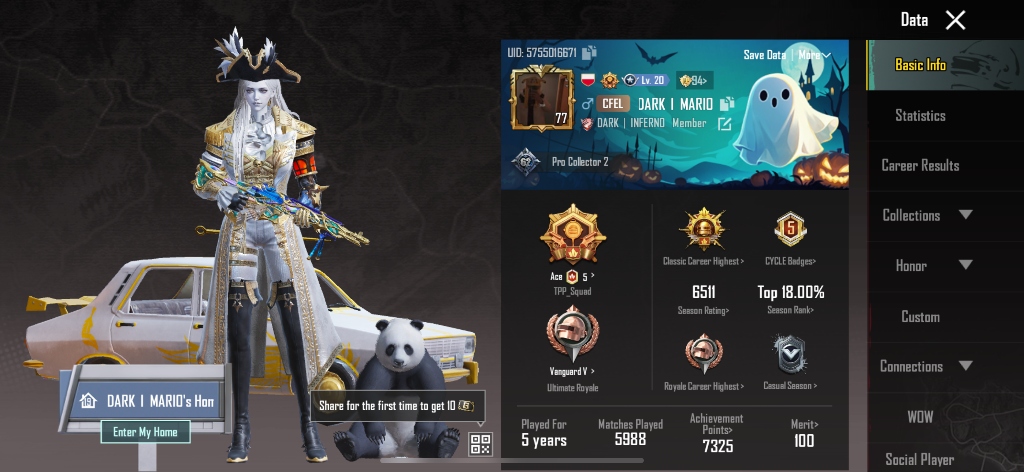Copy the player UID
The width and height of the screenshot is (1024, 472).
590,53
